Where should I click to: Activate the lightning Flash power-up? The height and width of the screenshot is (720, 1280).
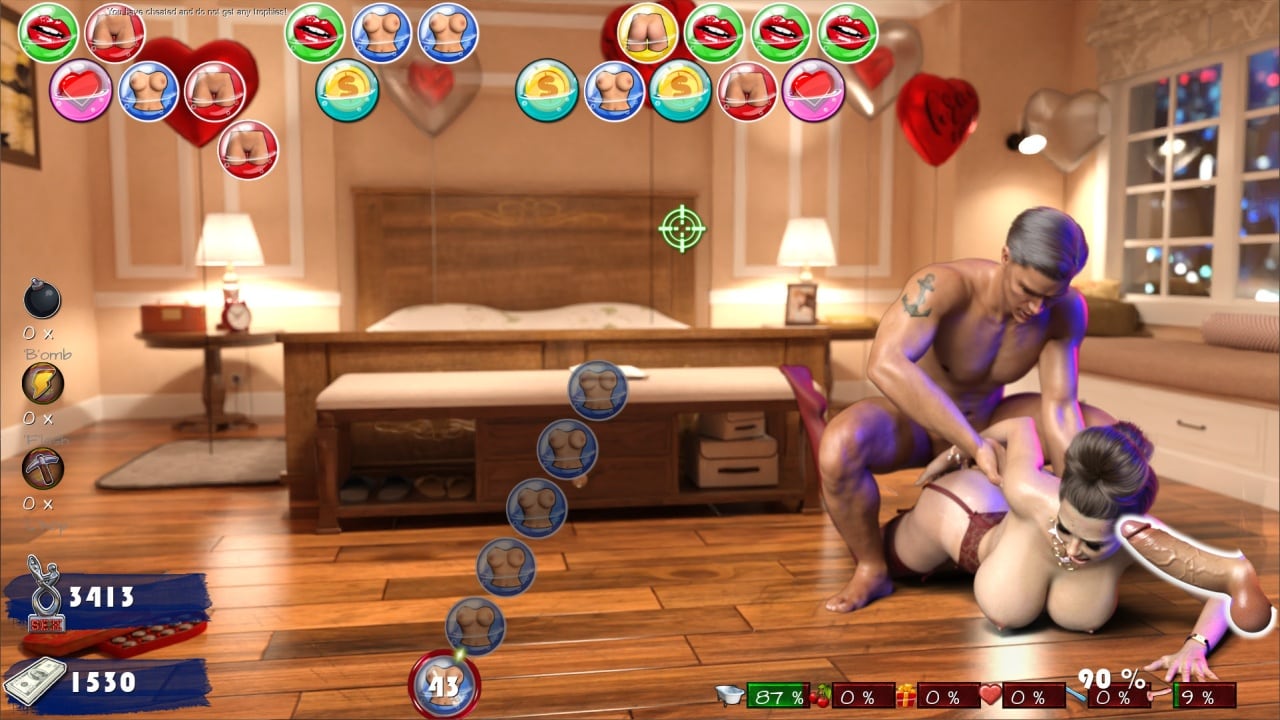coord(42,383)
